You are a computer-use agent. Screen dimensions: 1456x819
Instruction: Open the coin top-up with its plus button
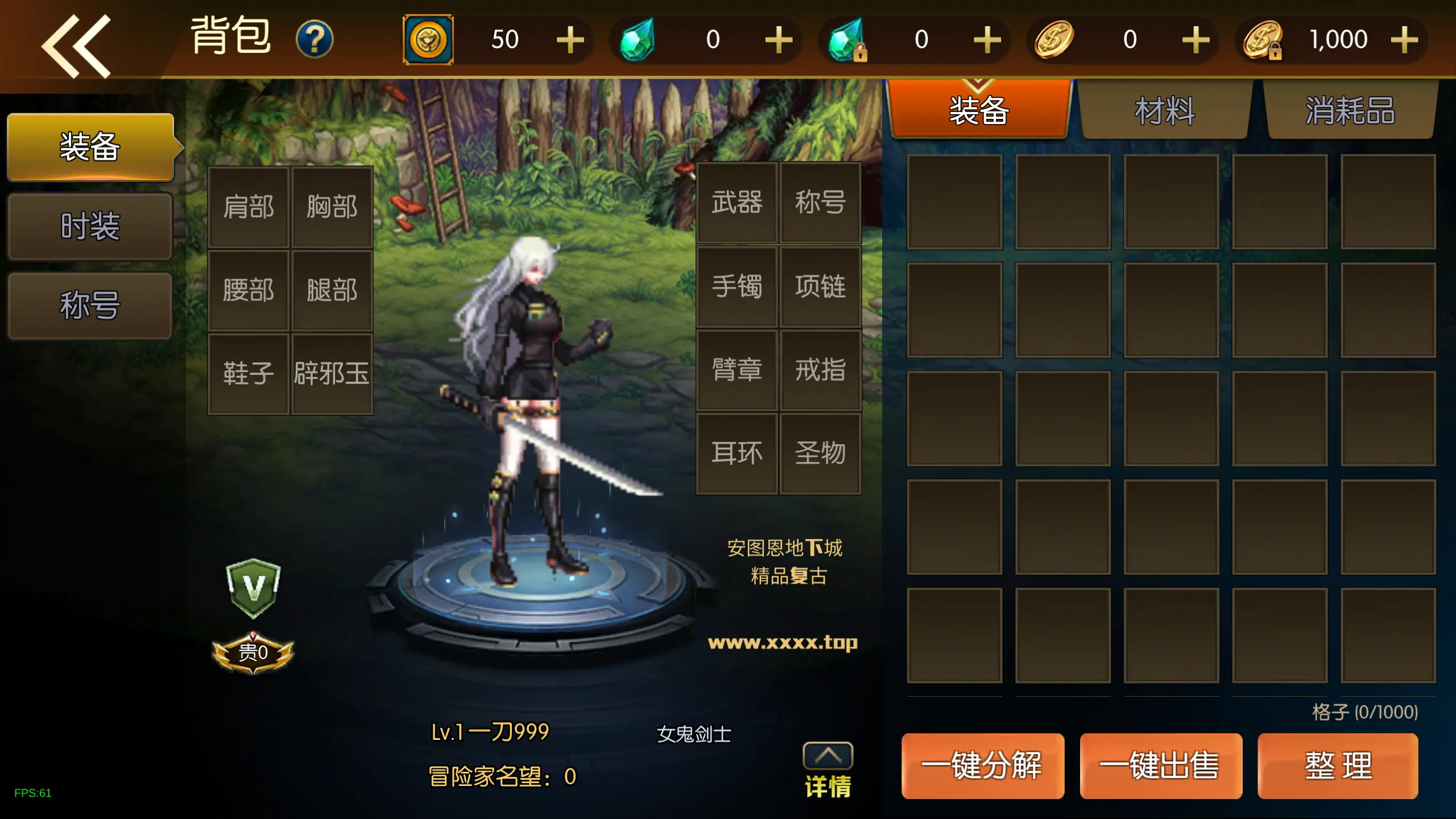(x=570, y=39)
